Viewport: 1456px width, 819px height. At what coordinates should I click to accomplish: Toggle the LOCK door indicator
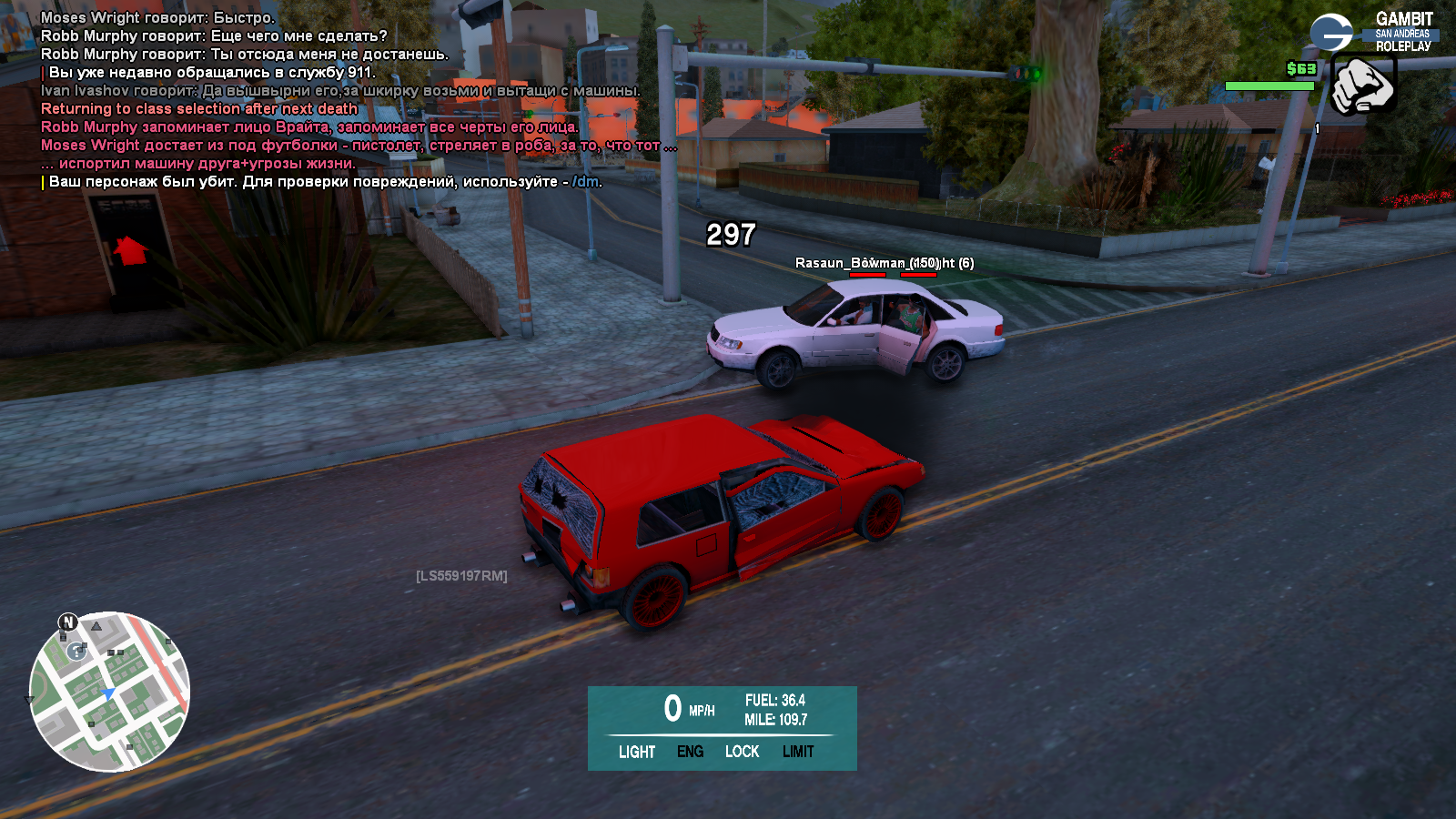coord(742,752)
